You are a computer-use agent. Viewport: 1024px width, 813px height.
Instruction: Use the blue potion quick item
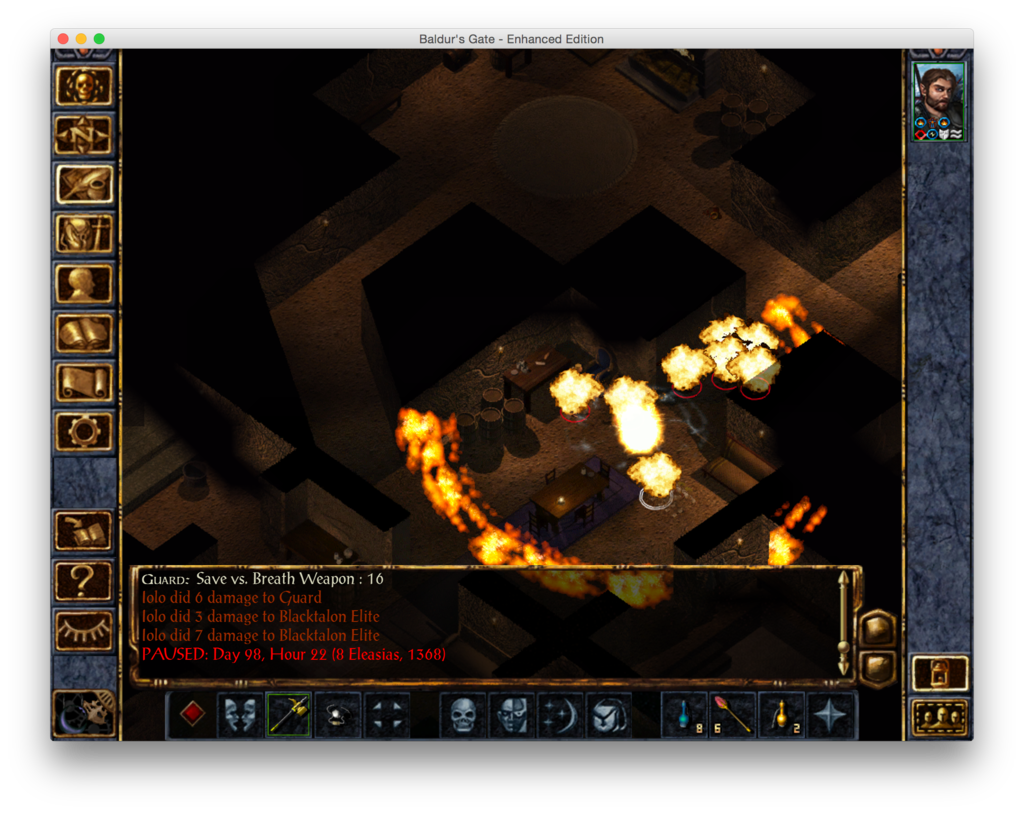pos(685,715)
